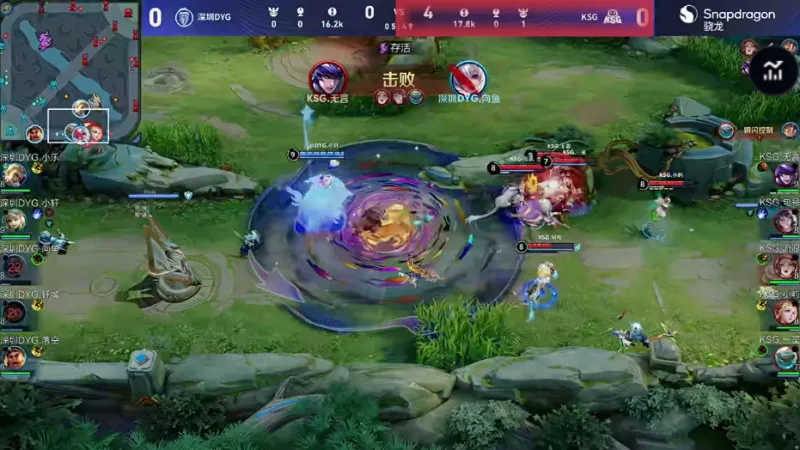Click the 深圳DYG team logo in scoreboard

[x=184, y=17]
